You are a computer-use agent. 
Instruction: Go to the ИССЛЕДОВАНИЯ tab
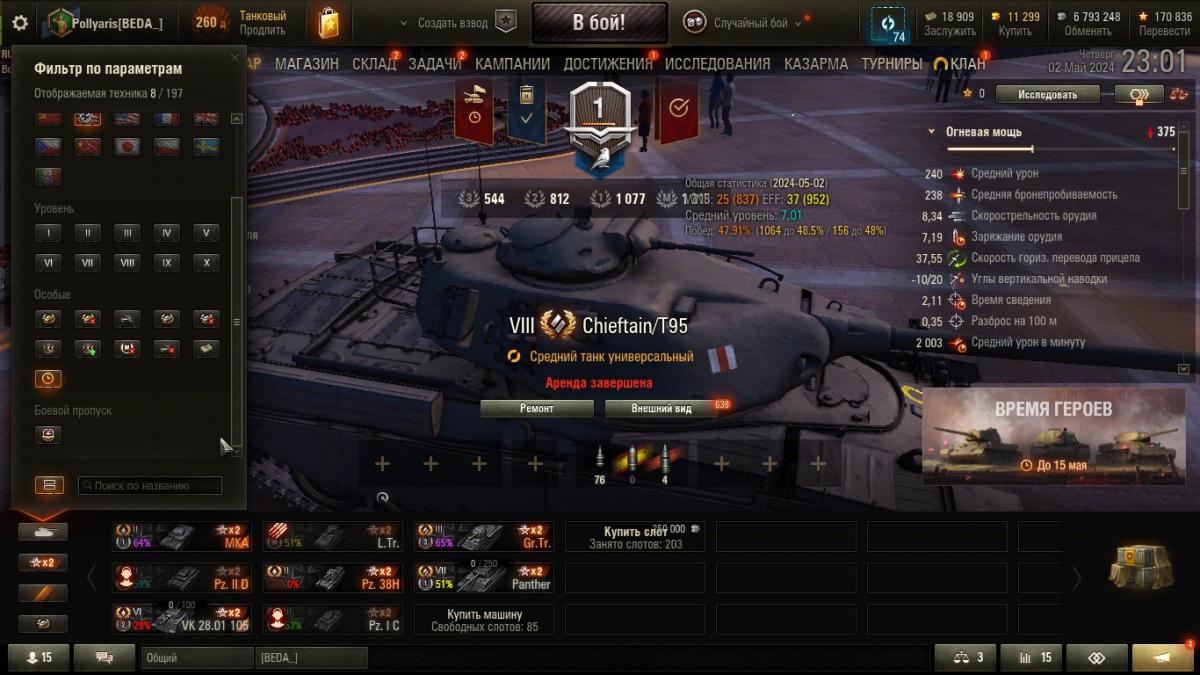[717, 64]
